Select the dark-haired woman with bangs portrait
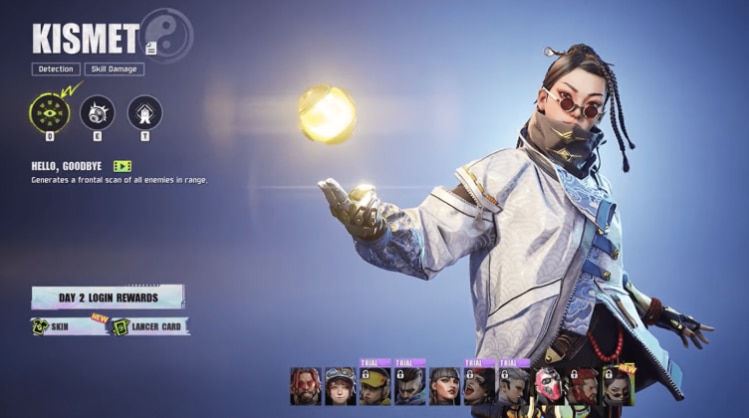This screenshot has width=749, height=418. pos(444,385)
